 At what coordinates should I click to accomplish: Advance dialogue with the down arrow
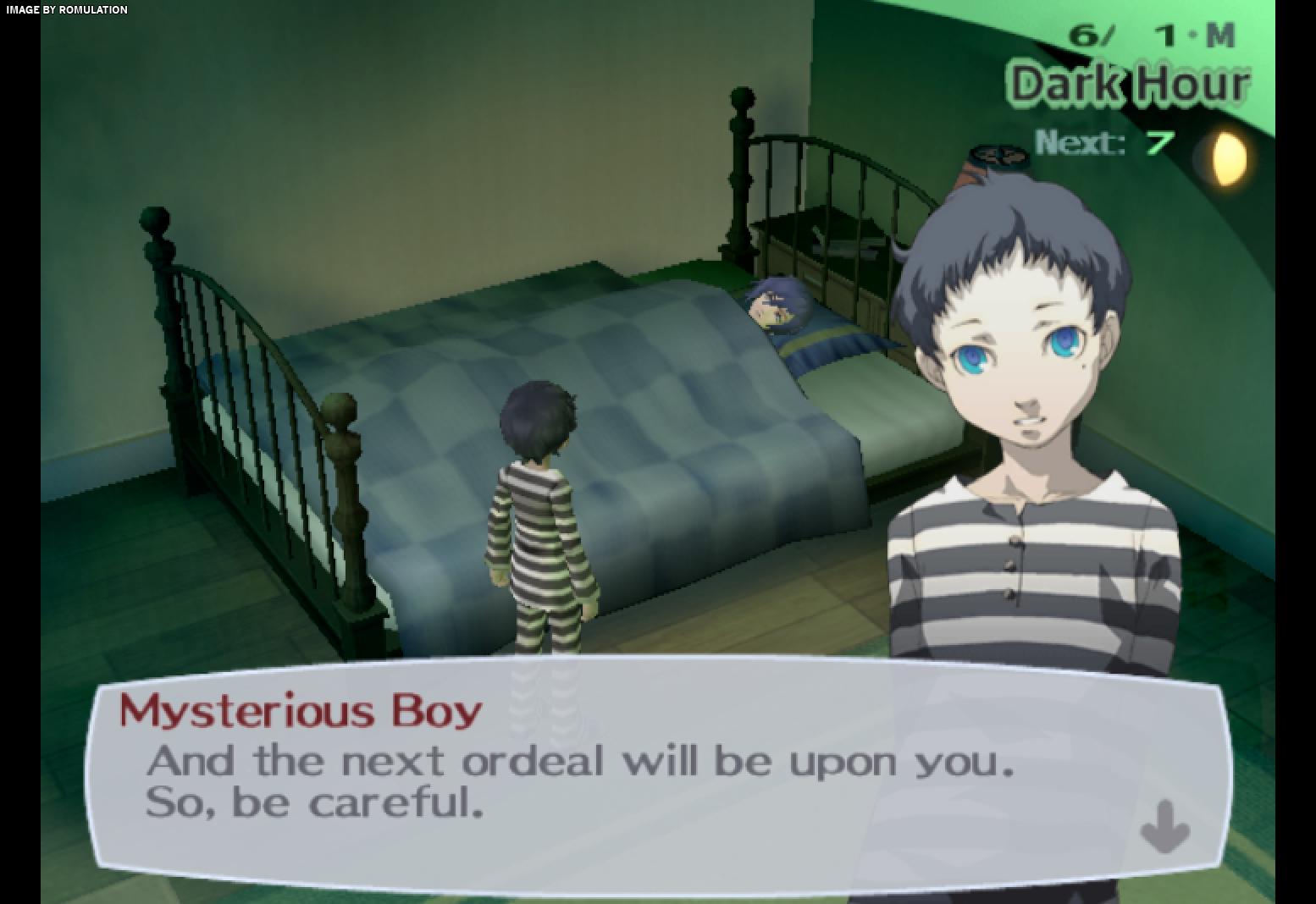[1165, 825]
